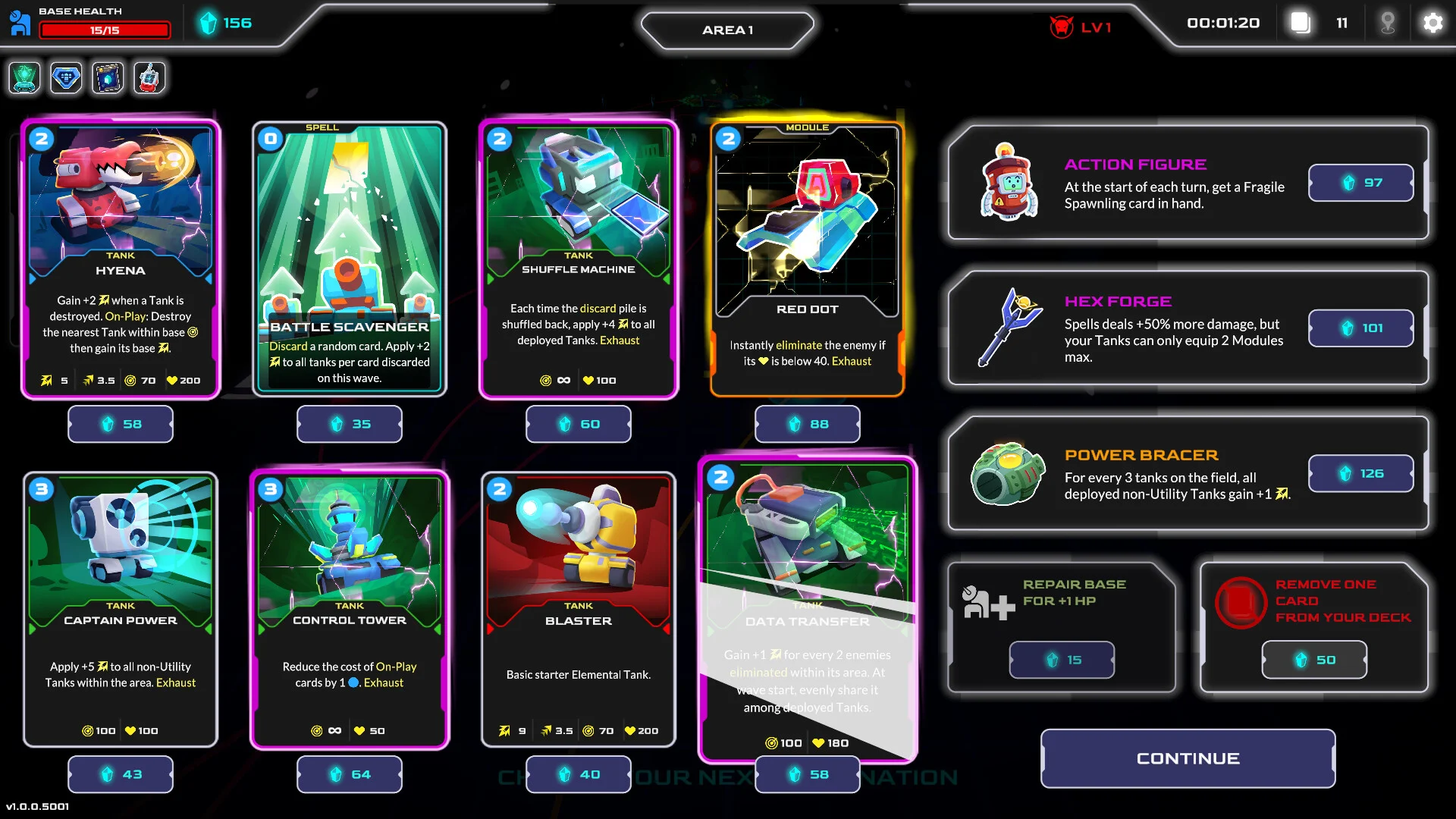The height and width of the screenshot is (819, 1456).
Task: Buy Power Bracer for 126 gems
Action: click(1360, 473)
